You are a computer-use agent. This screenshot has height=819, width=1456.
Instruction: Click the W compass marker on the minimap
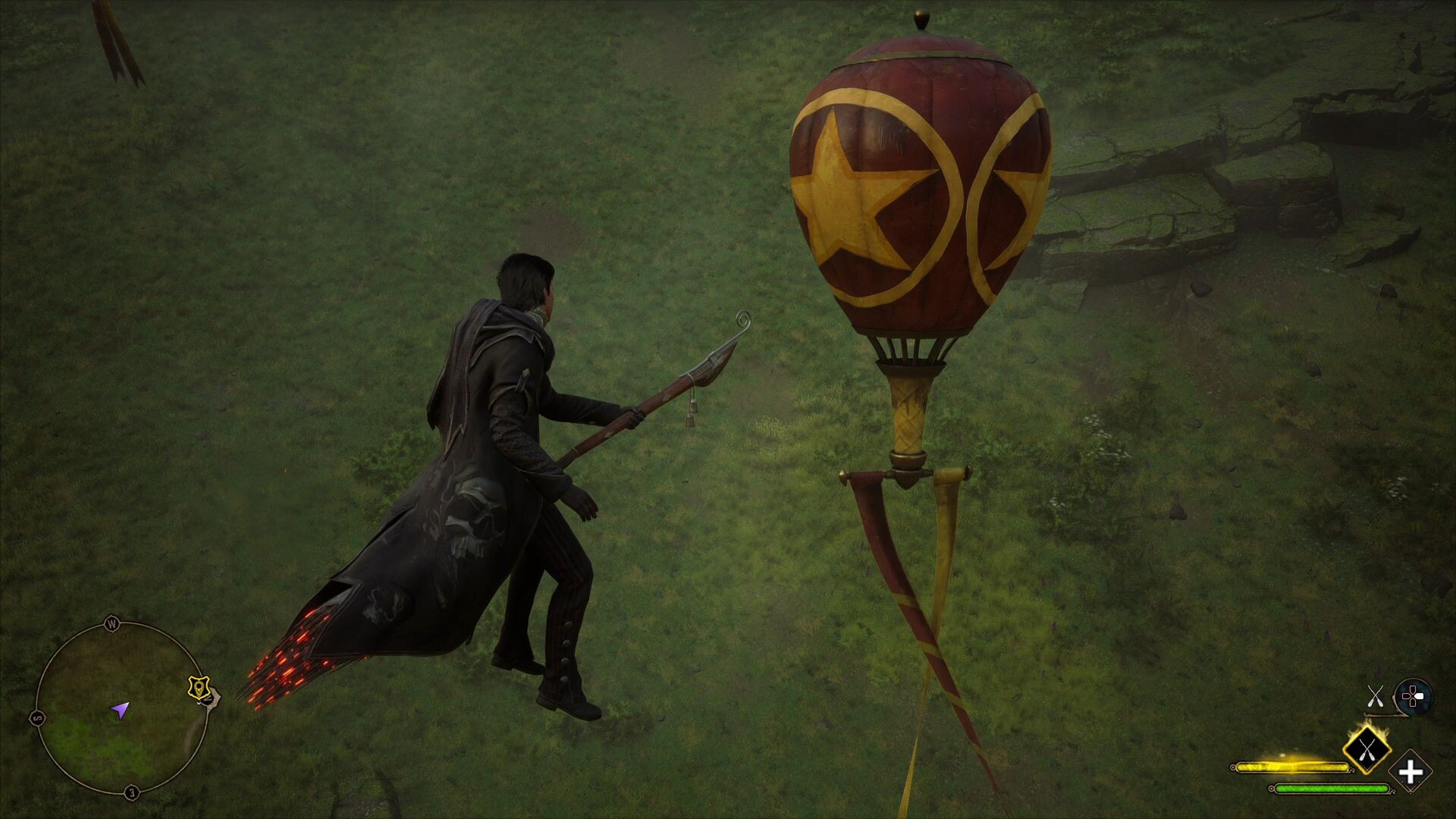(112, 625)
